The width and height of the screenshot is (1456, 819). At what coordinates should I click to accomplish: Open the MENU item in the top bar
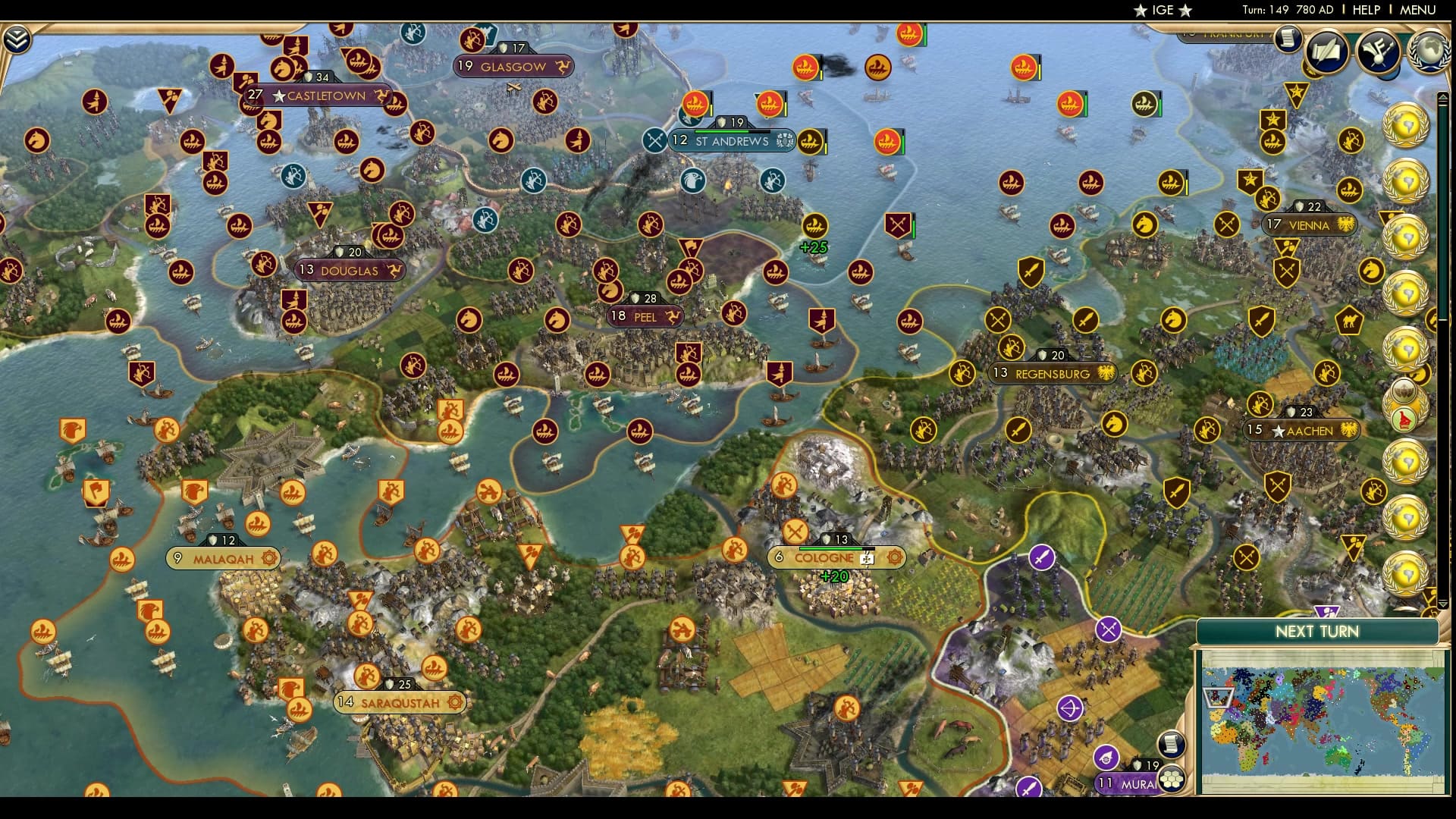point(1418,10)
